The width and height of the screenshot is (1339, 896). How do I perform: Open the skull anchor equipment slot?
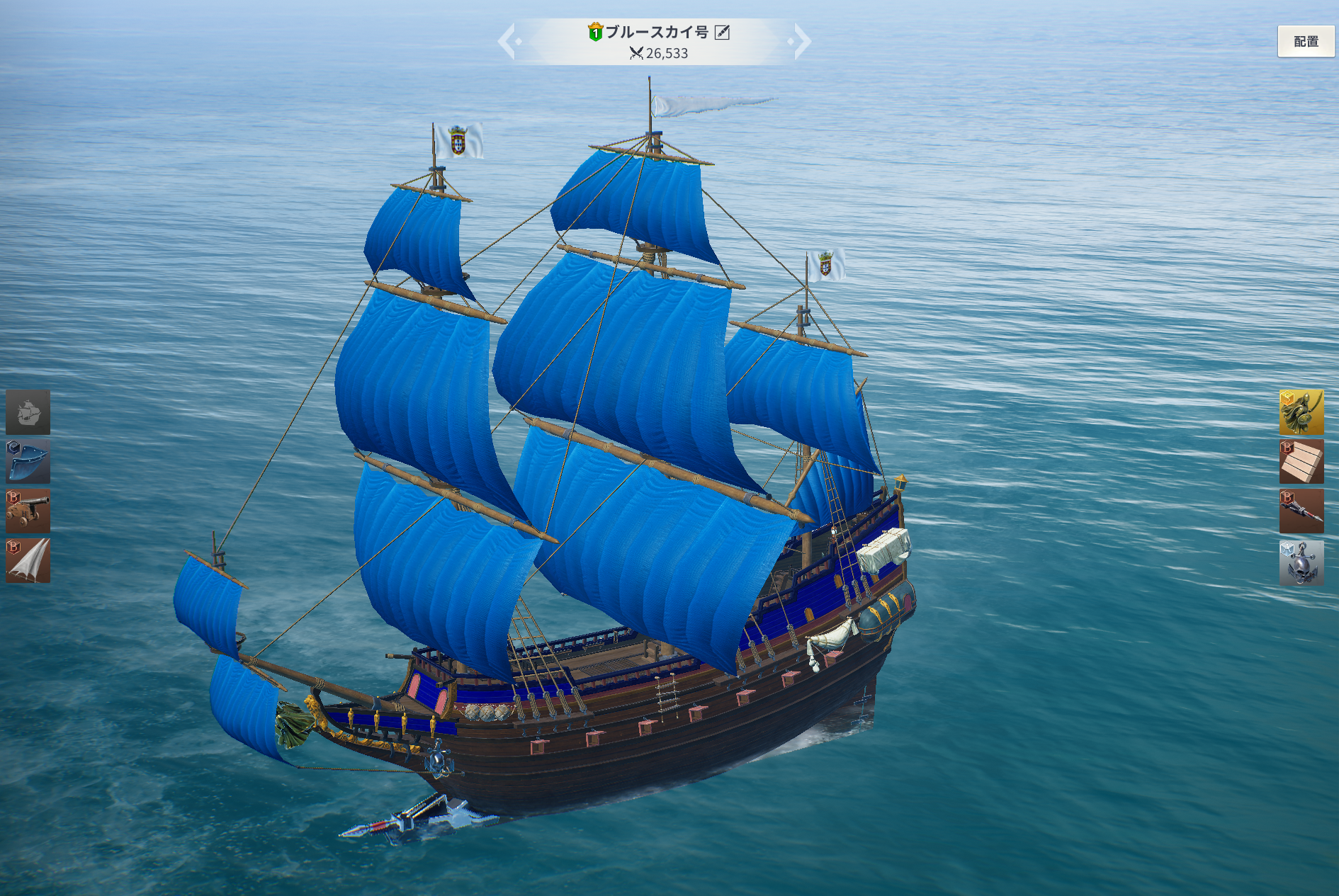pos(1301,562)
